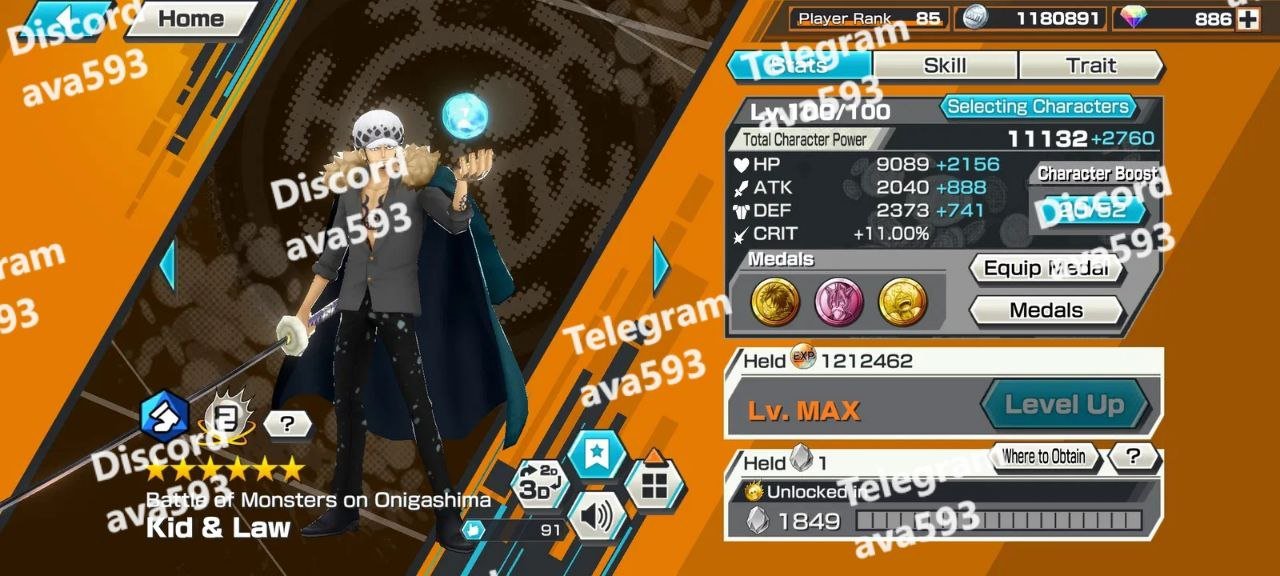The width and height of the screenshot is (1280, 576).
Task: Play the character voice with speaker icon
Action: (x=595, y=519)
